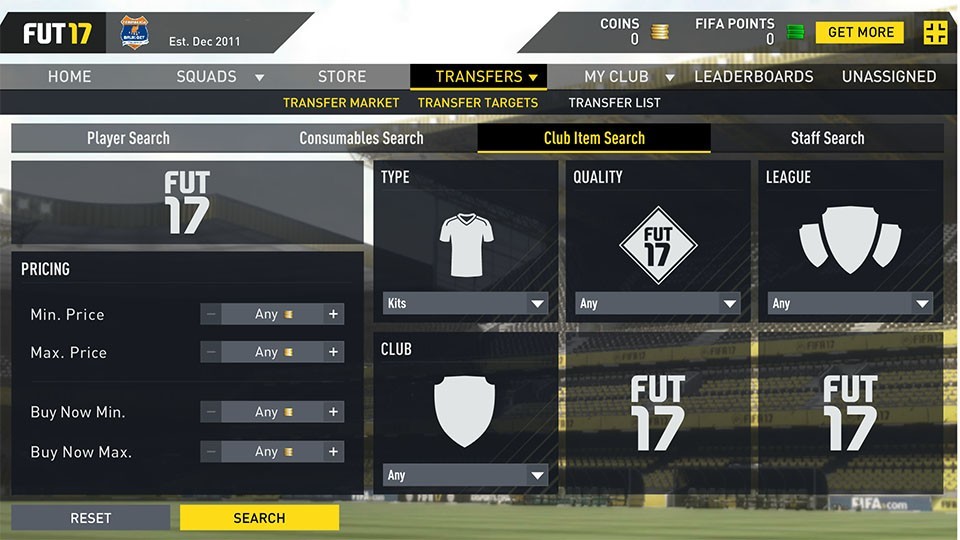Click the yellow SEARCH button
Viewport: 960px width, 540px height.
[x=259, y=518]
